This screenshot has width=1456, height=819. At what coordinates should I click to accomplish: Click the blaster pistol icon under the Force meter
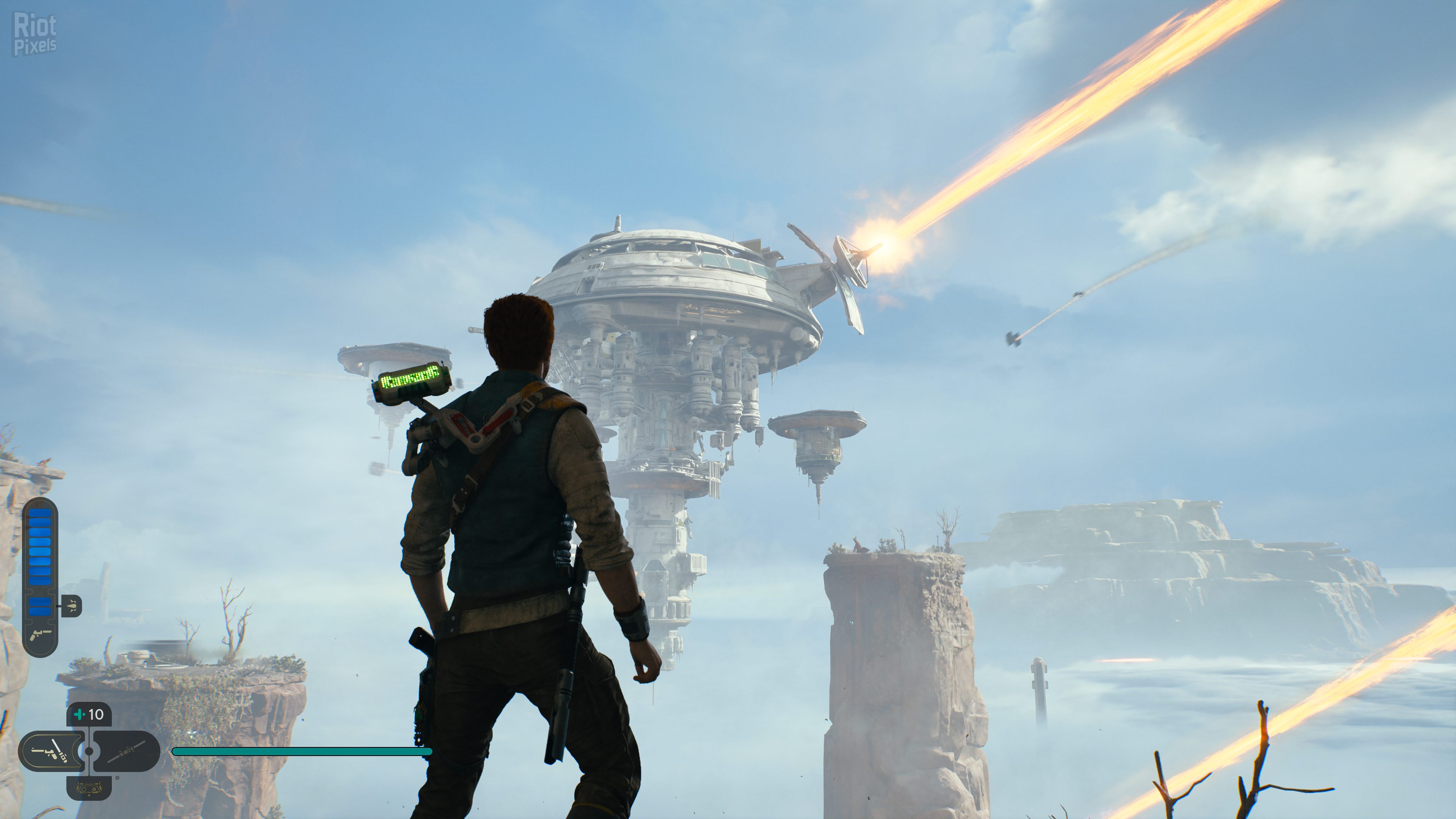[40, 635]
